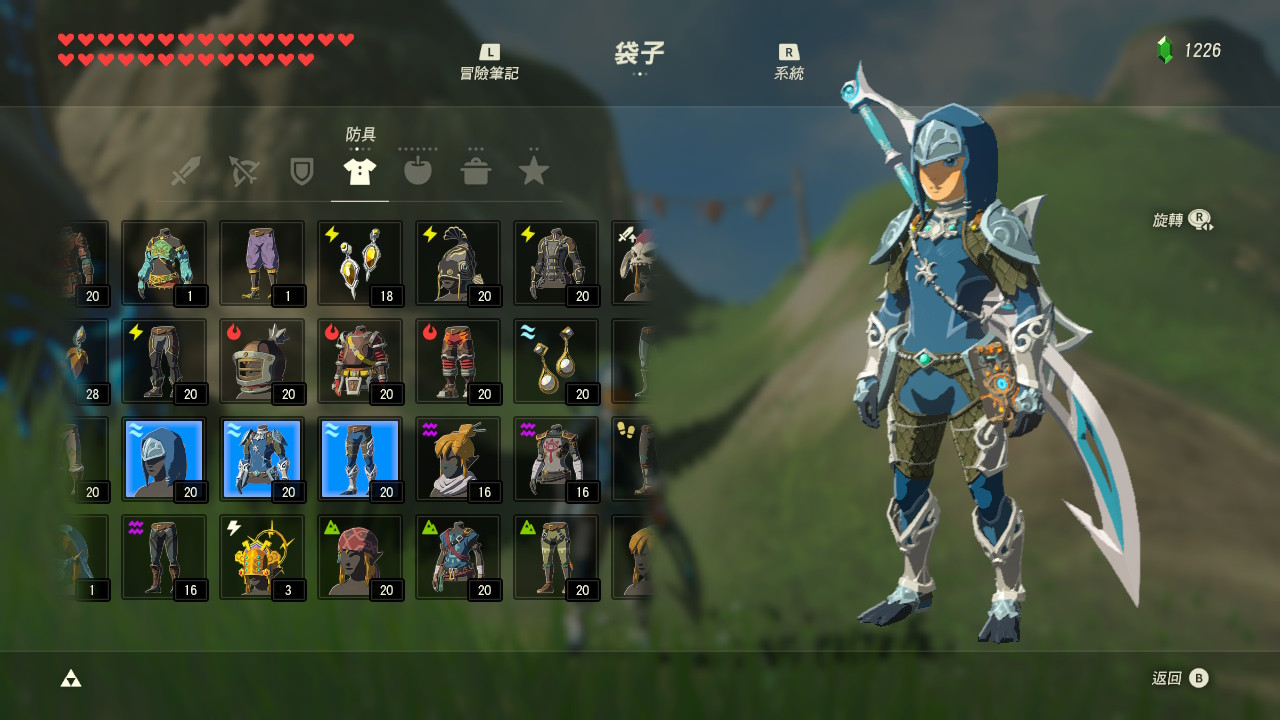Image resolution: width=1280 pixels, height=720 pixels.
Task: Open the food category with the apple icon
Action: coord(417,170)
